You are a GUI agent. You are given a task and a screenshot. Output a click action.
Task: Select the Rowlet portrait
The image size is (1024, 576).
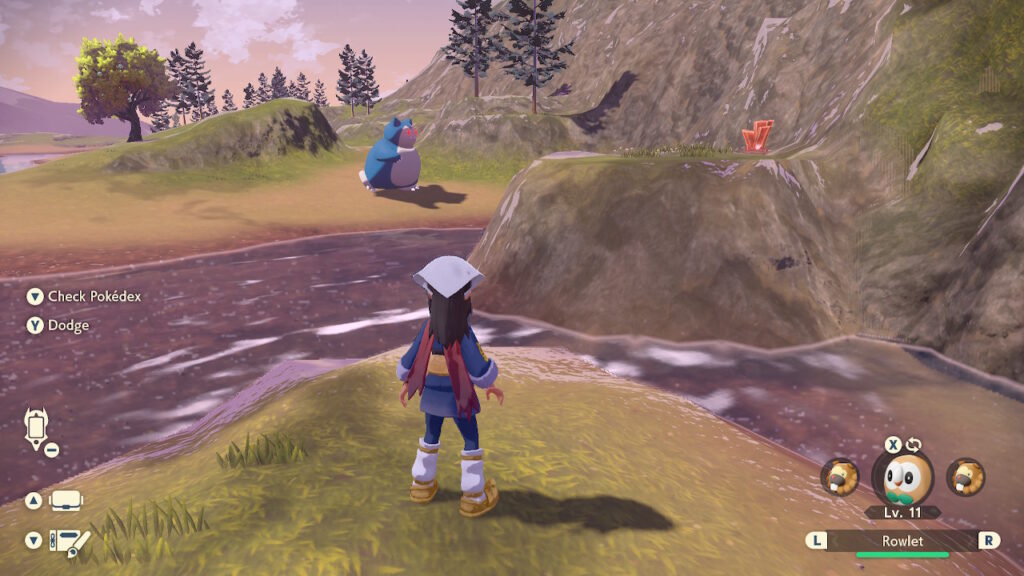click(902, 478)
